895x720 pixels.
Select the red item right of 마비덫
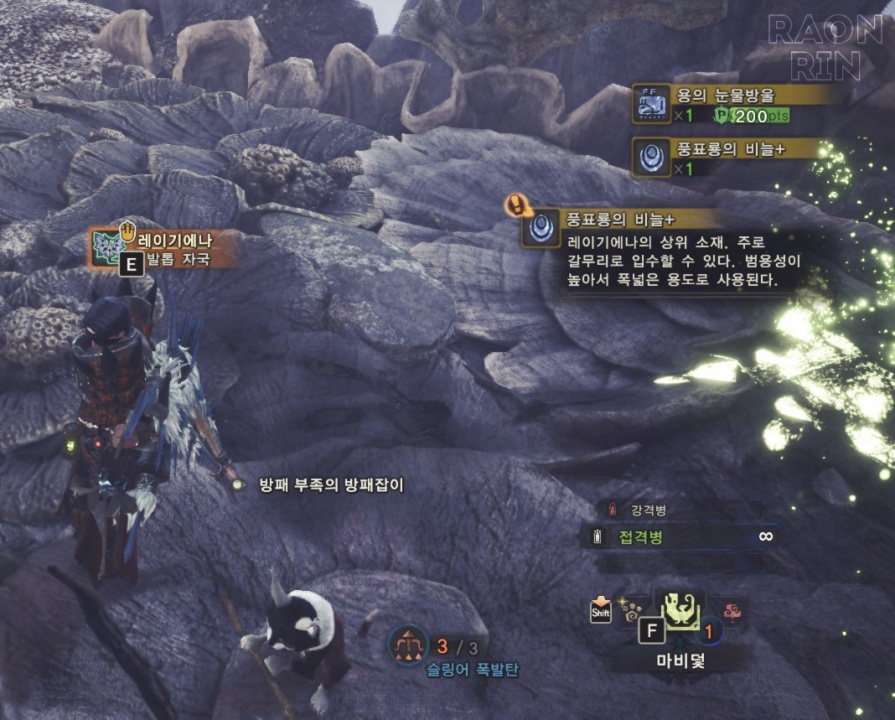732,610
